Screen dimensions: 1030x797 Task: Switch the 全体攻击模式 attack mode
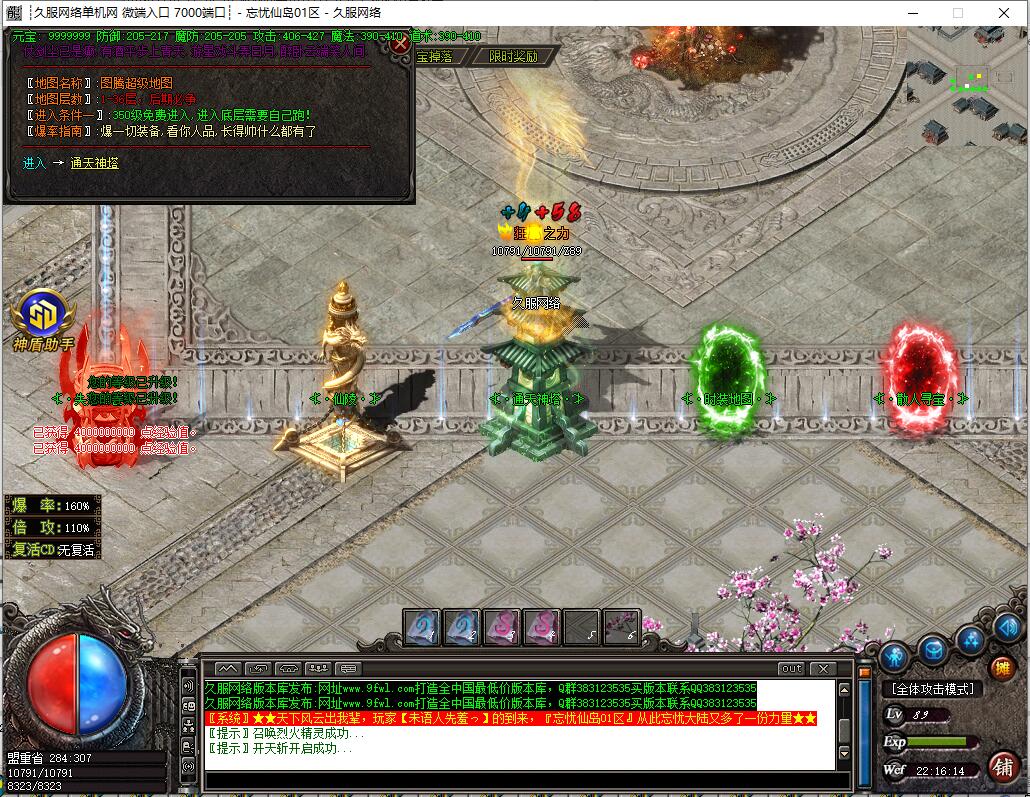tap(932, 689)
